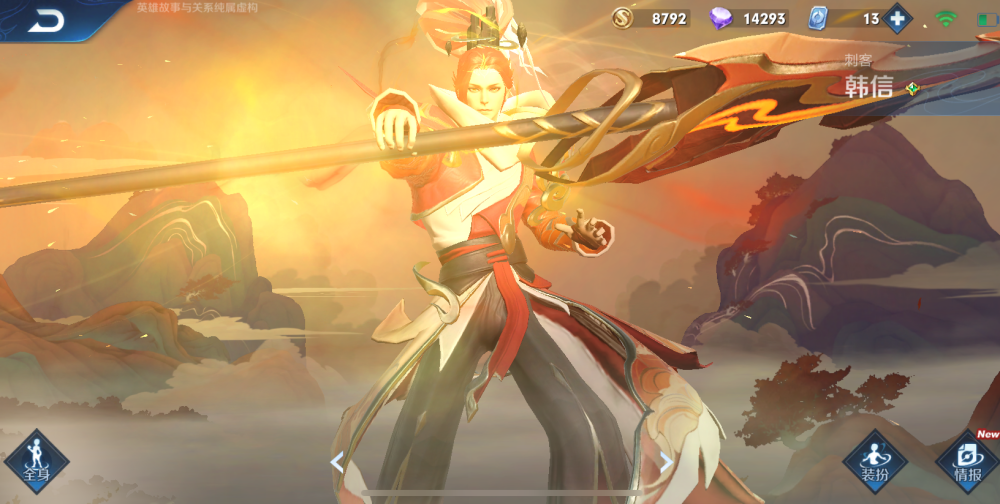The image size is (1000, 504).
Task: Open the 情报 info panel
Action: [x=966, y=461]
